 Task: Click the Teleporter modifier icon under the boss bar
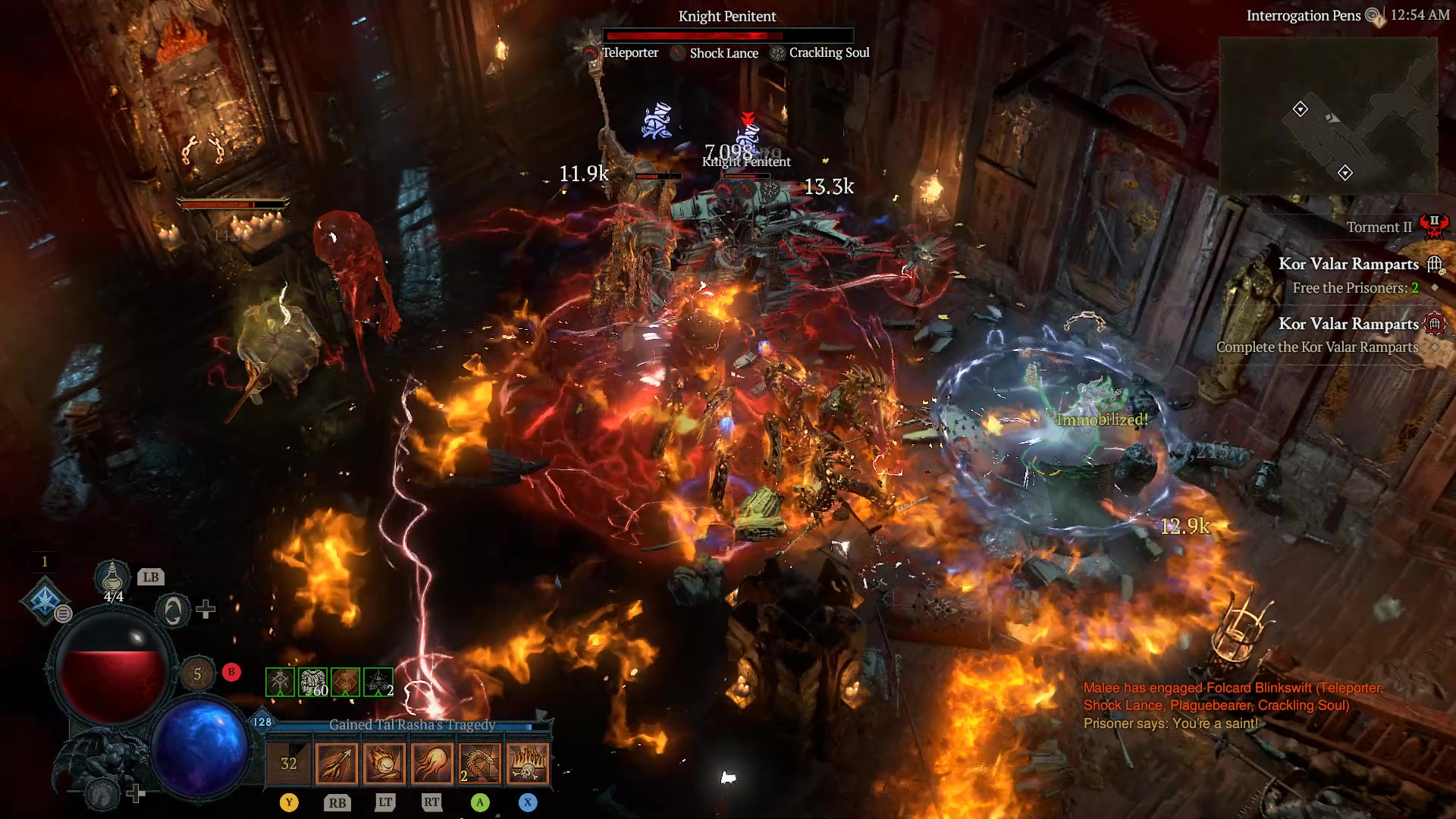[x=590, y=53]
